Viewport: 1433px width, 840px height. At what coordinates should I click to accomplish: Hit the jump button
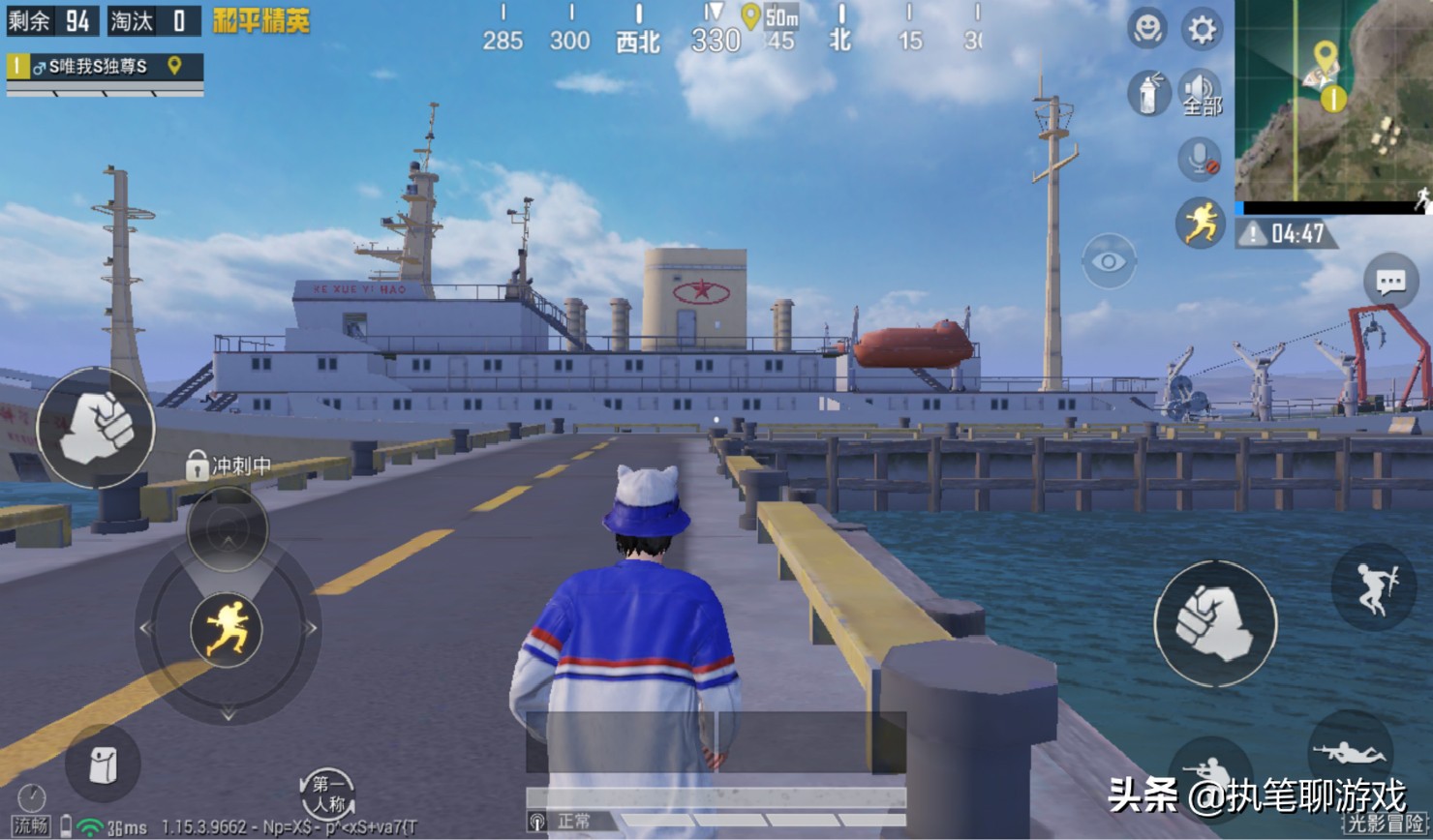pos(1373,587)
